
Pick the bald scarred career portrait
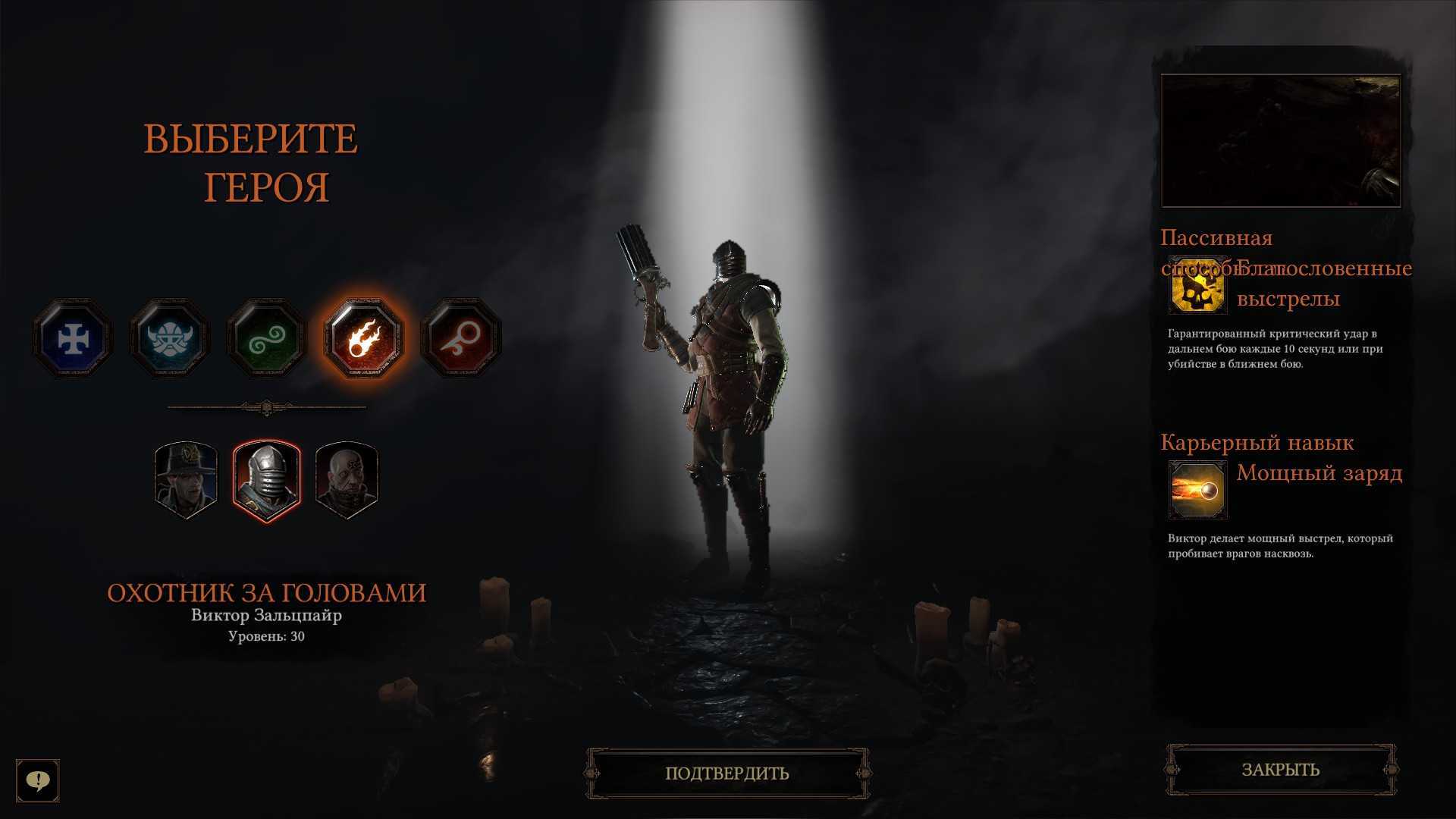[347, 480]
